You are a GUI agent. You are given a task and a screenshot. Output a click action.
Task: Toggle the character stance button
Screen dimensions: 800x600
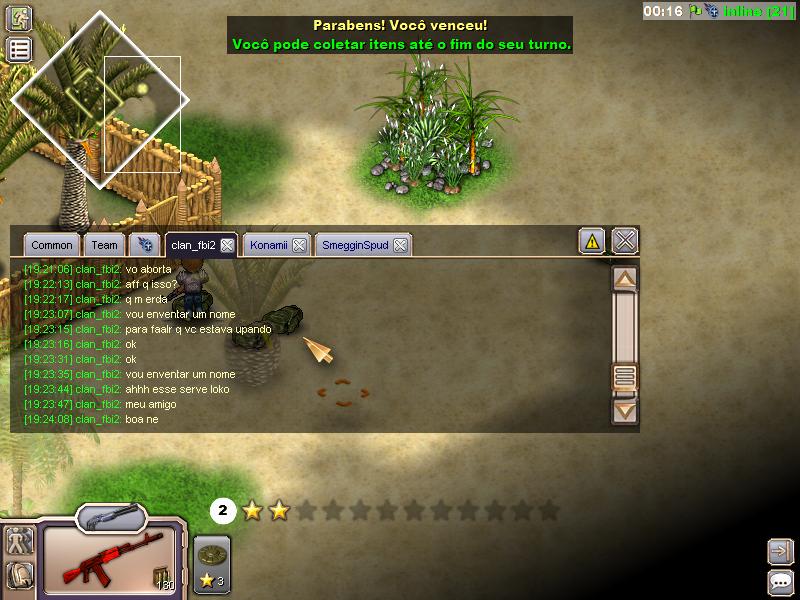pyautogui.click(x=19, y=542)
